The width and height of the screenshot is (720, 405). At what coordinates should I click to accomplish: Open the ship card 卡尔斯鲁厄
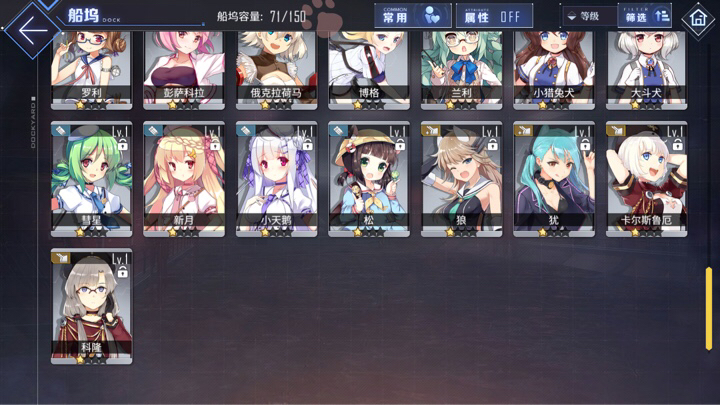(x=647, y=178)
